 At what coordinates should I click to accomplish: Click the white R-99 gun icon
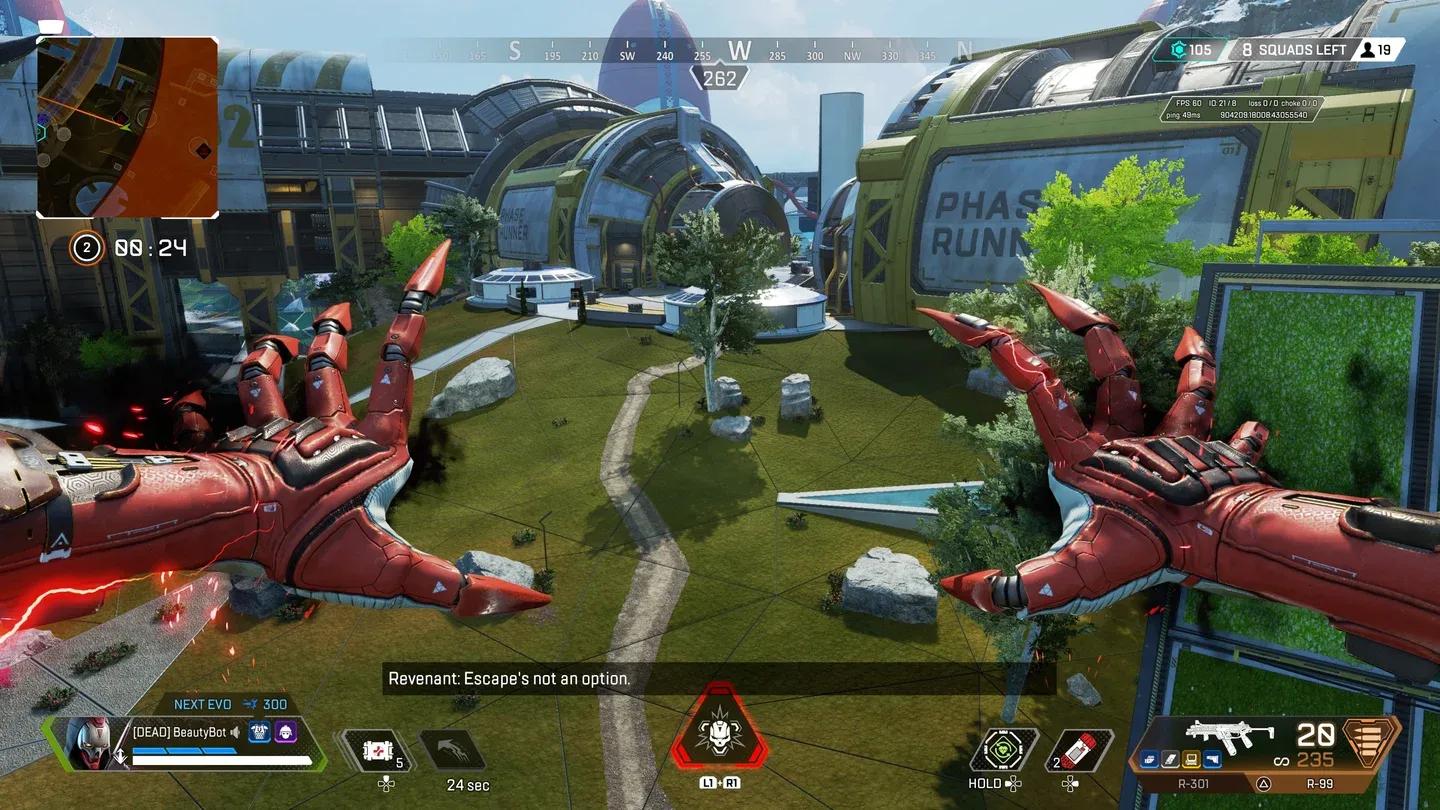point(1230,735)
